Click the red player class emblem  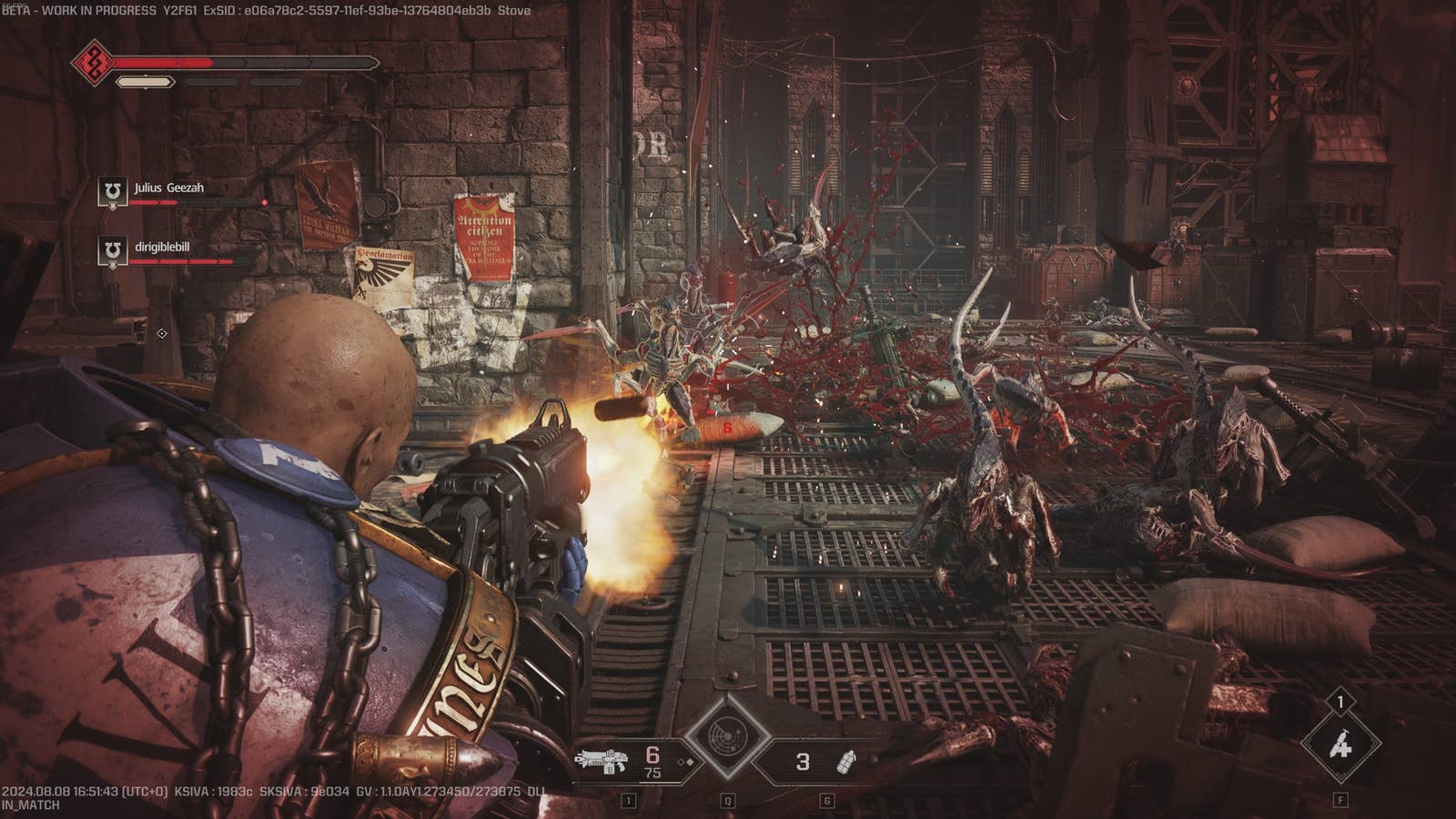pos(93,63)
